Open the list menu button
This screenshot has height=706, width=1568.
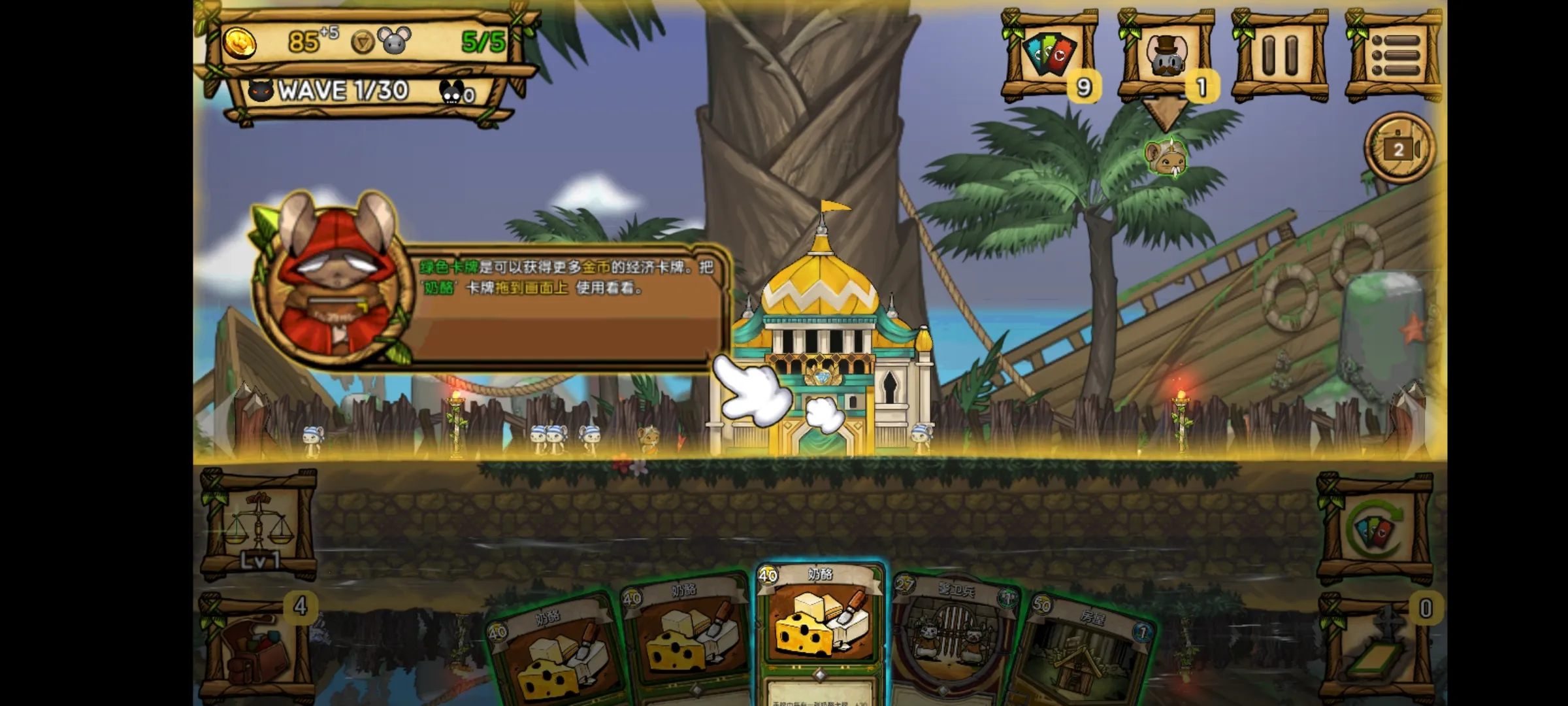pyautogui.click(x=1394, y=55)
